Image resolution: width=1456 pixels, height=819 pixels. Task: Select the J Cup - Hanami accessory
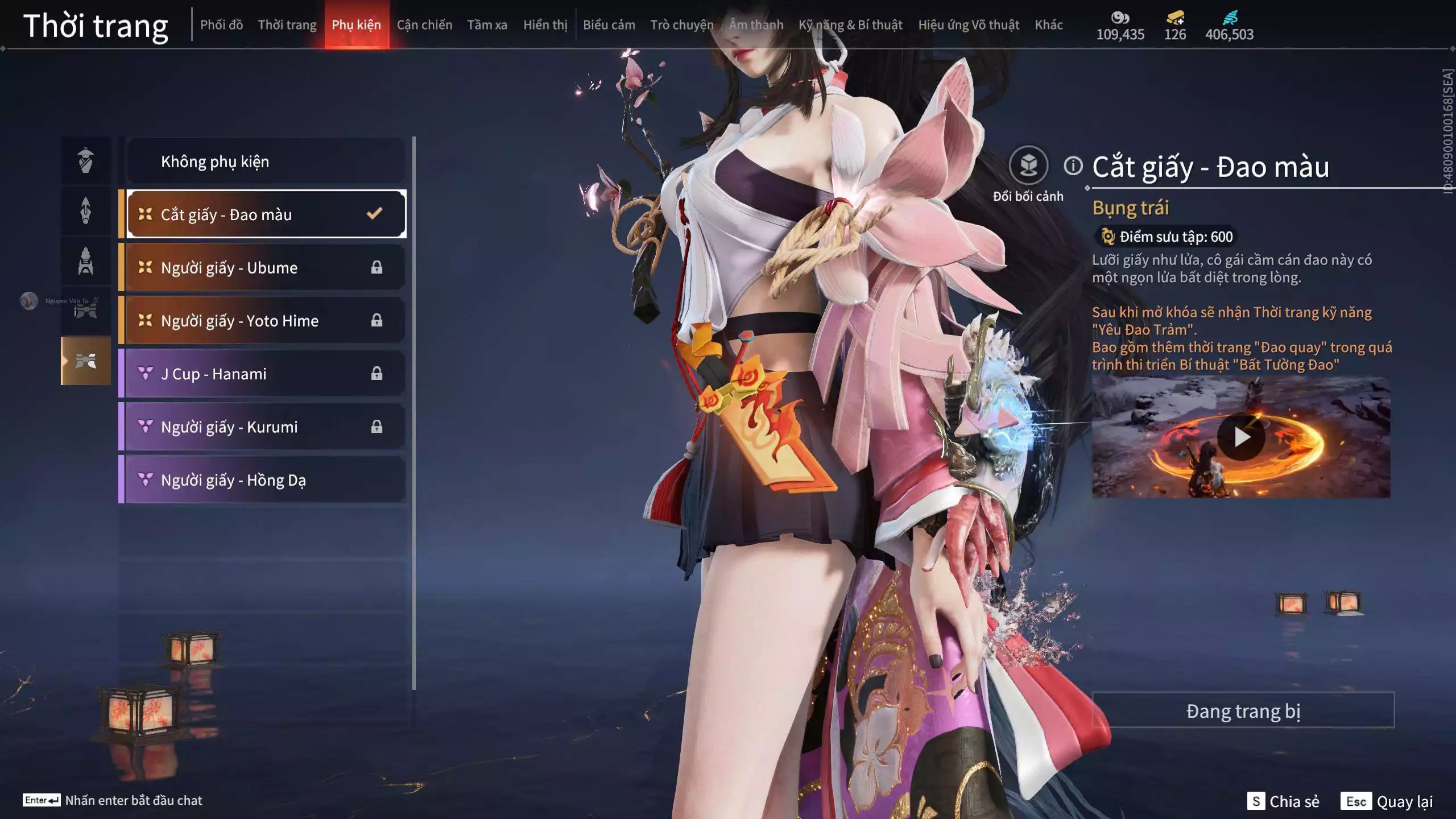point(265,374)
